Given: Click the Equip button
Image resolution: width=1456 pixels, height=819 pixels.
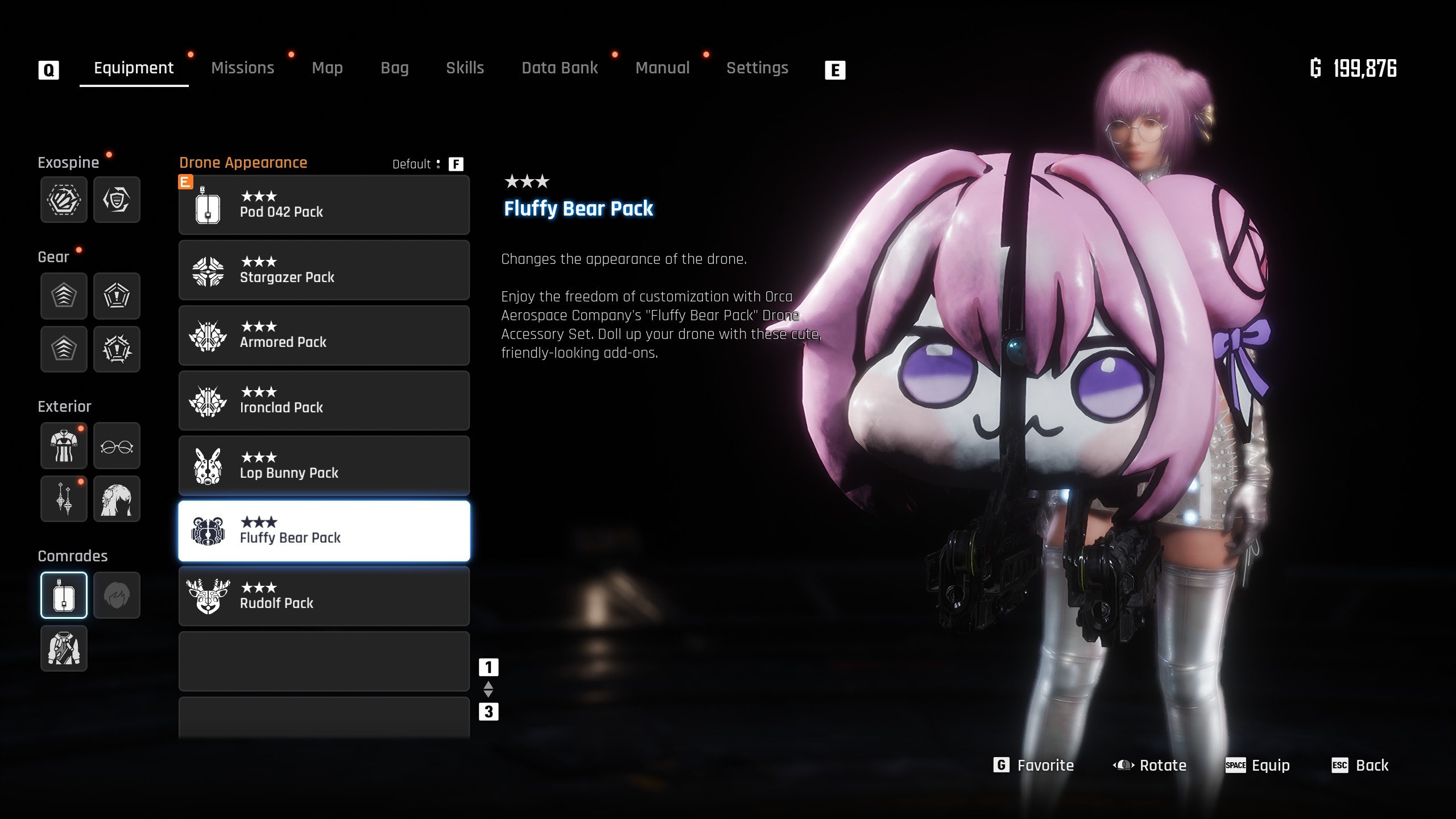Looking at the screenshot, I should (x=1258, y=766).
